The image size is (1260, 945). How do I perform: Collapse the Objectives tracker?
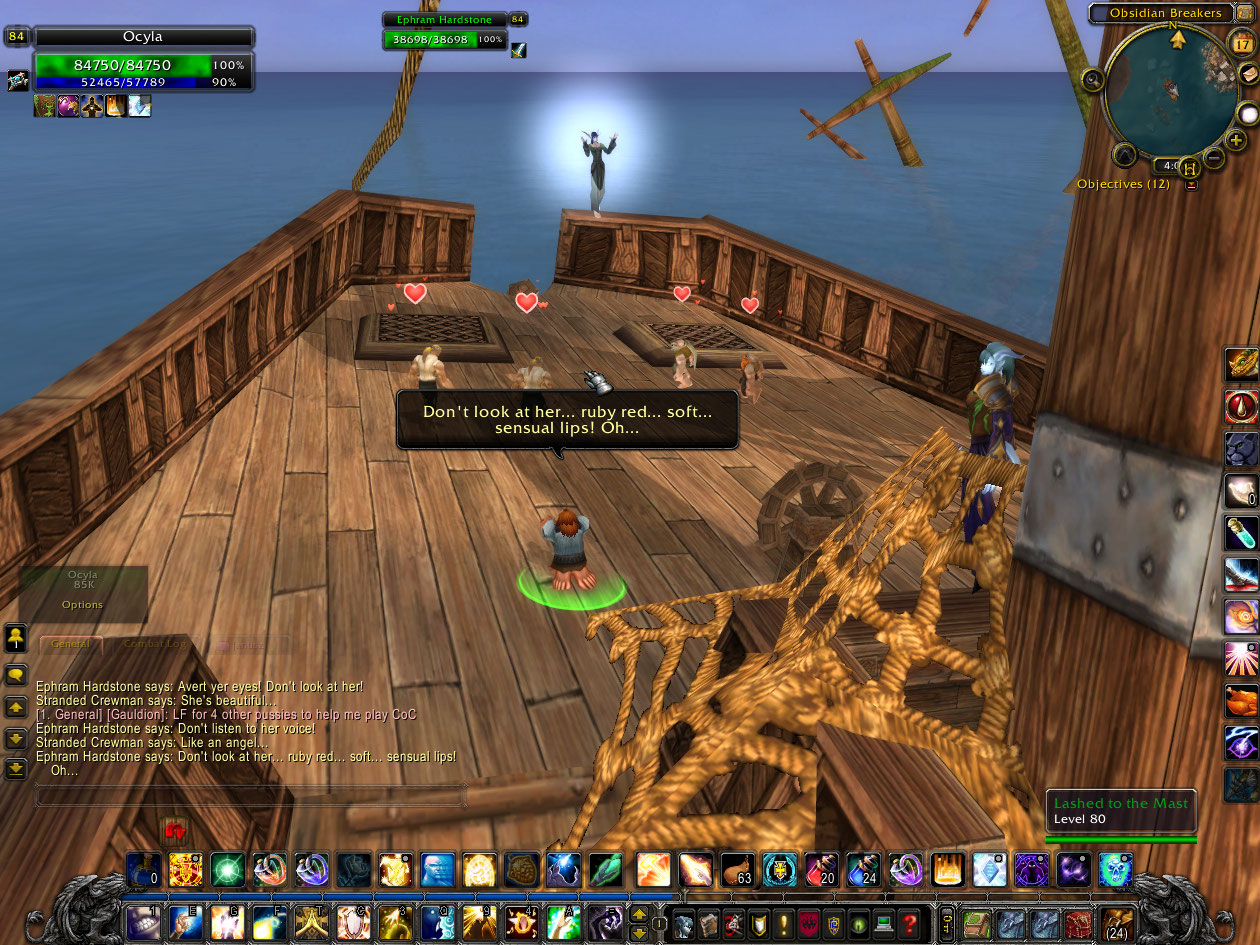coord(1191,185)
